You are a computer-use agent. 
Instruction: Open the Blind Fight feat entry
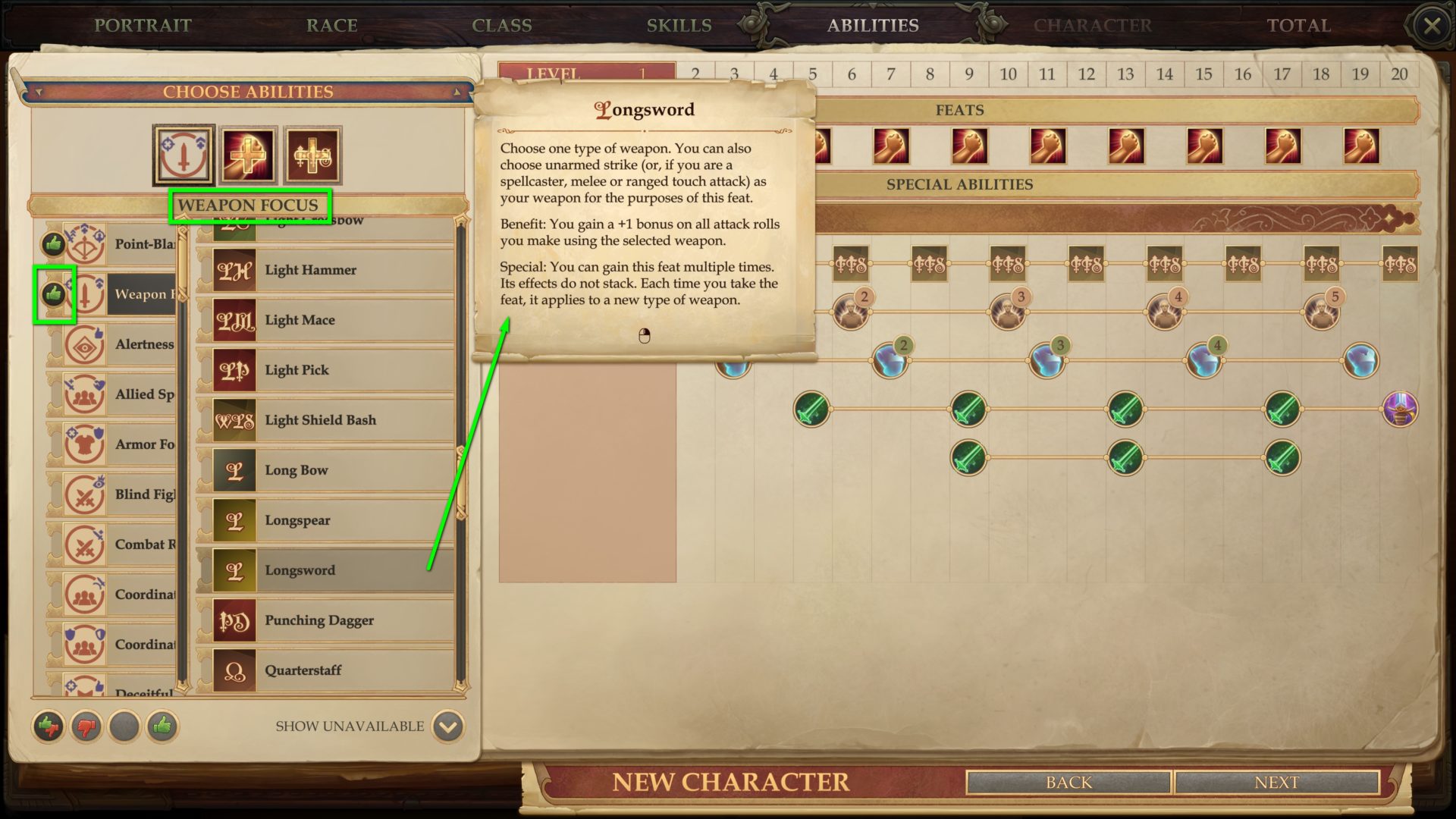tap(144, 494)
